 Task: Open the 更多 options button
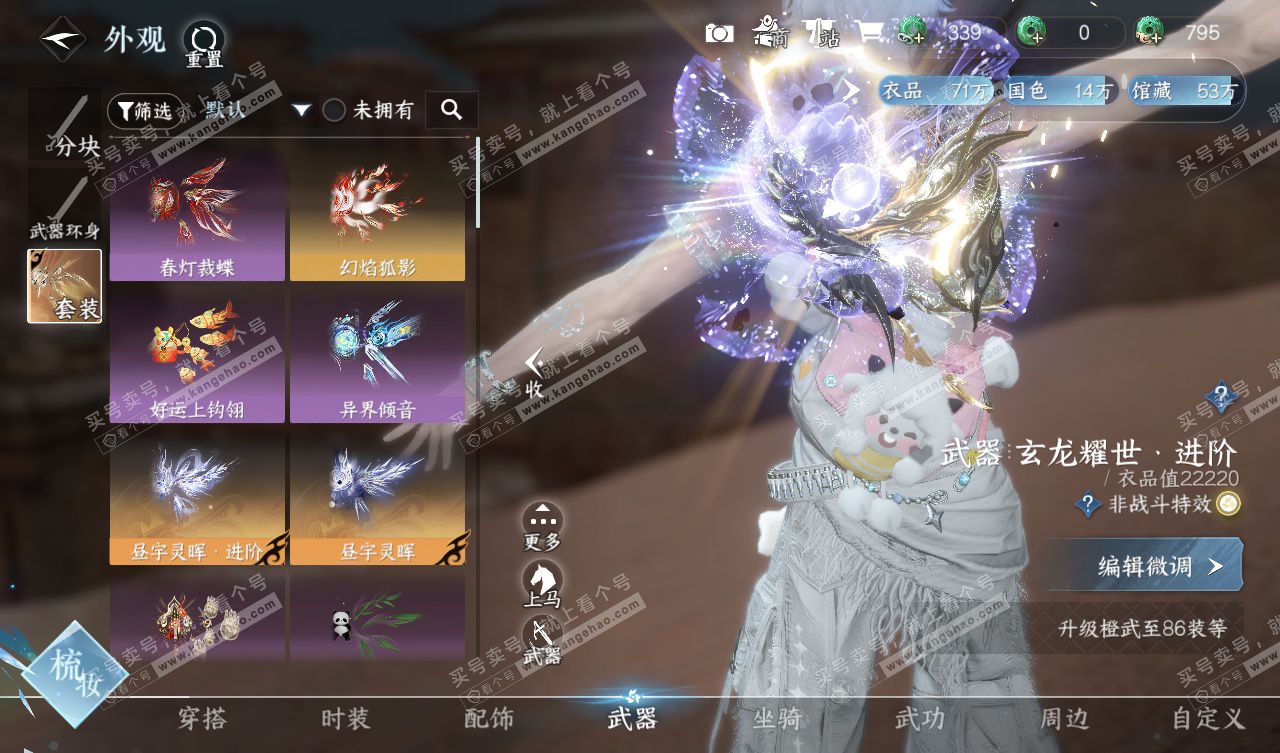click(x=542, y=527)
